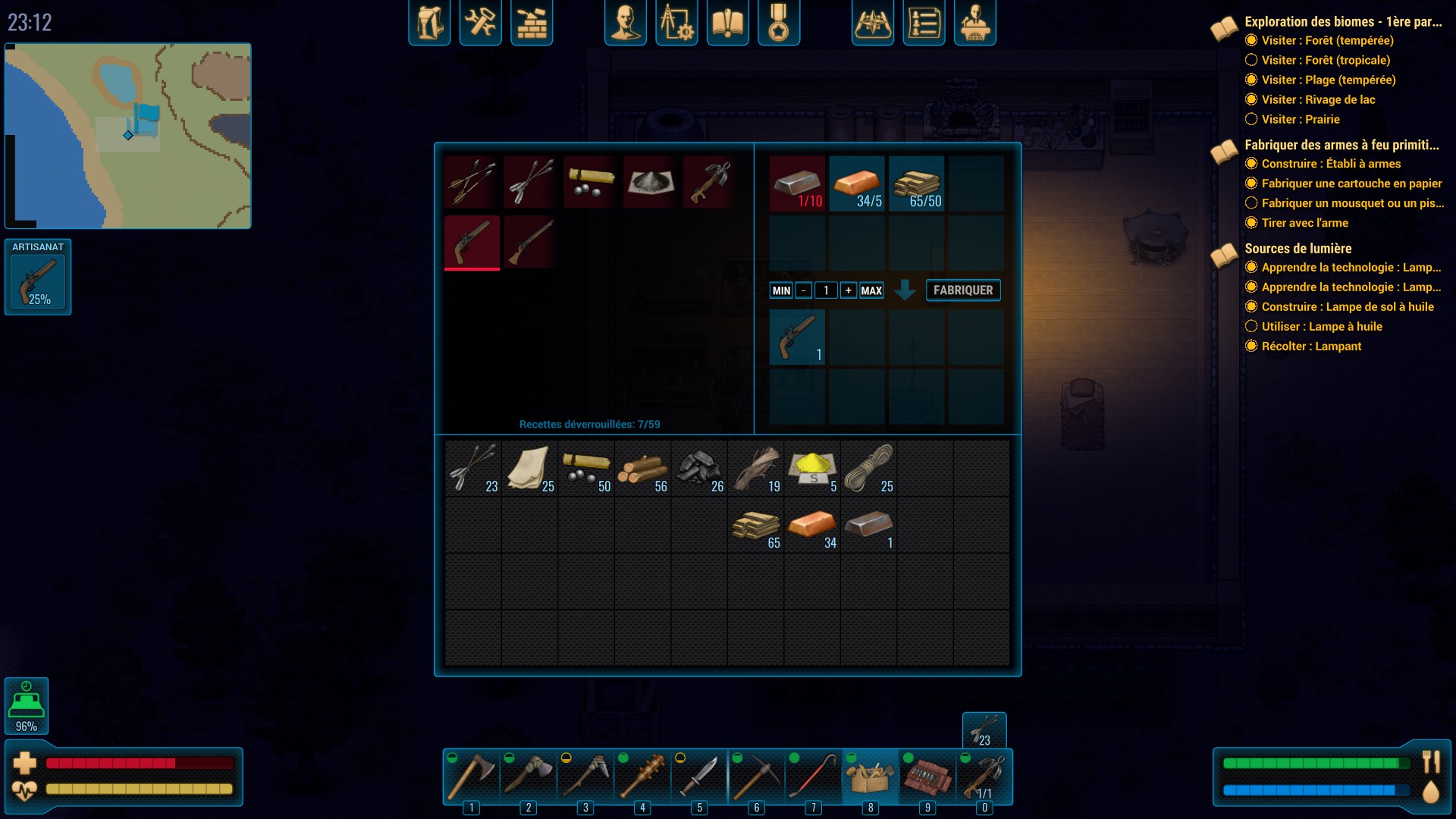1456x819 pixels.
Task: Decrease craft quantity with the minus stepper
Action: point(804,290)
